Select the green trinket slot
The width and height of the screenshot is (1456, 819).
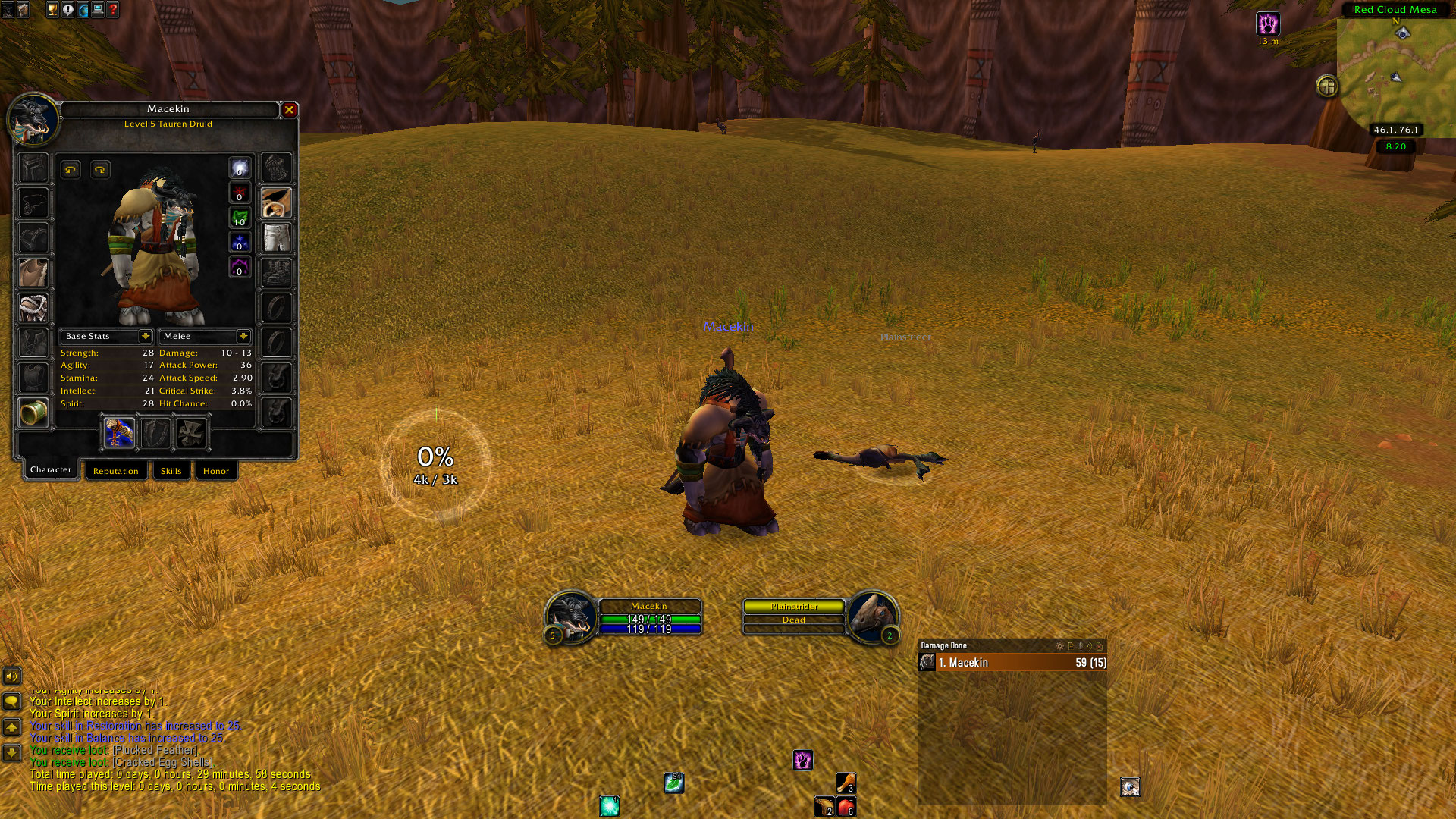coord(33,413)
